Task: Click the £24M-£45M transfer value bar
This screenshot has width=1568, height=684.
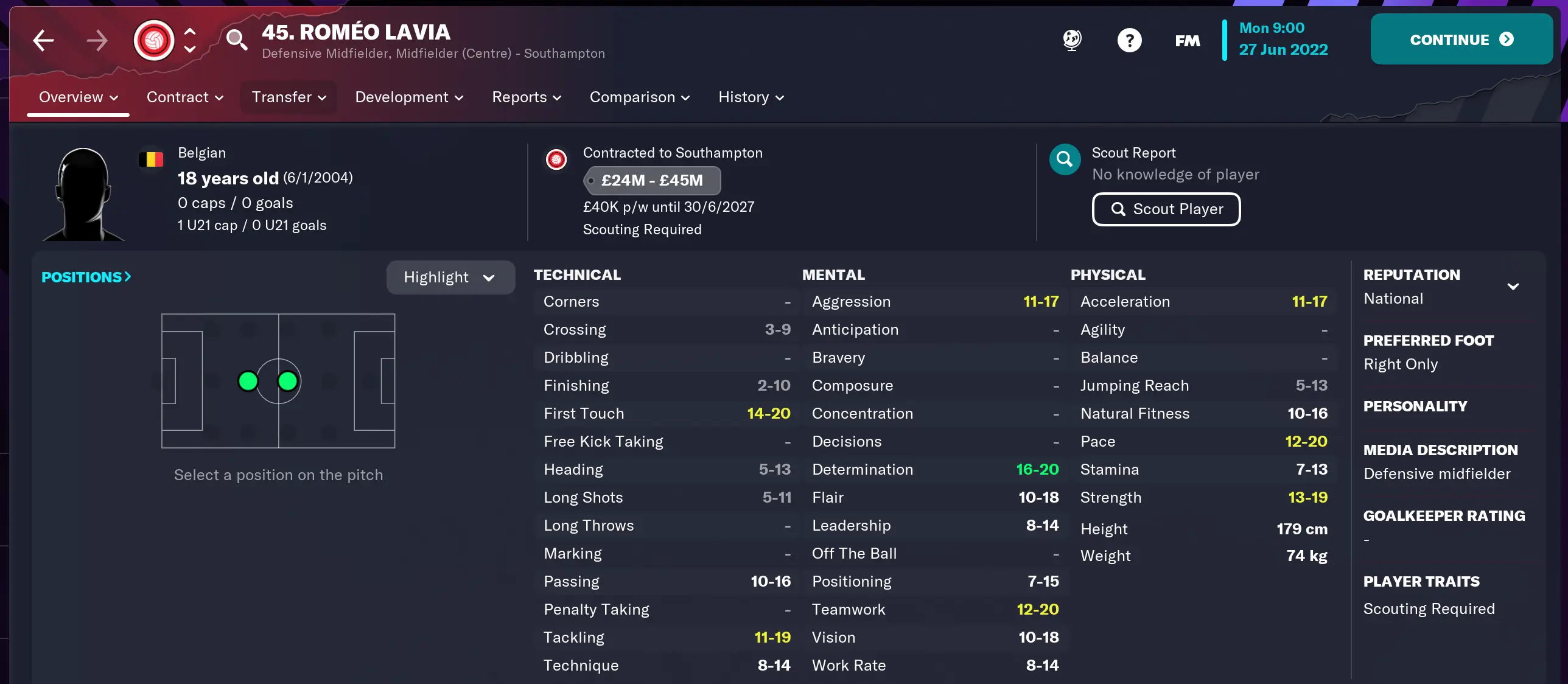Action: (652, 180)
